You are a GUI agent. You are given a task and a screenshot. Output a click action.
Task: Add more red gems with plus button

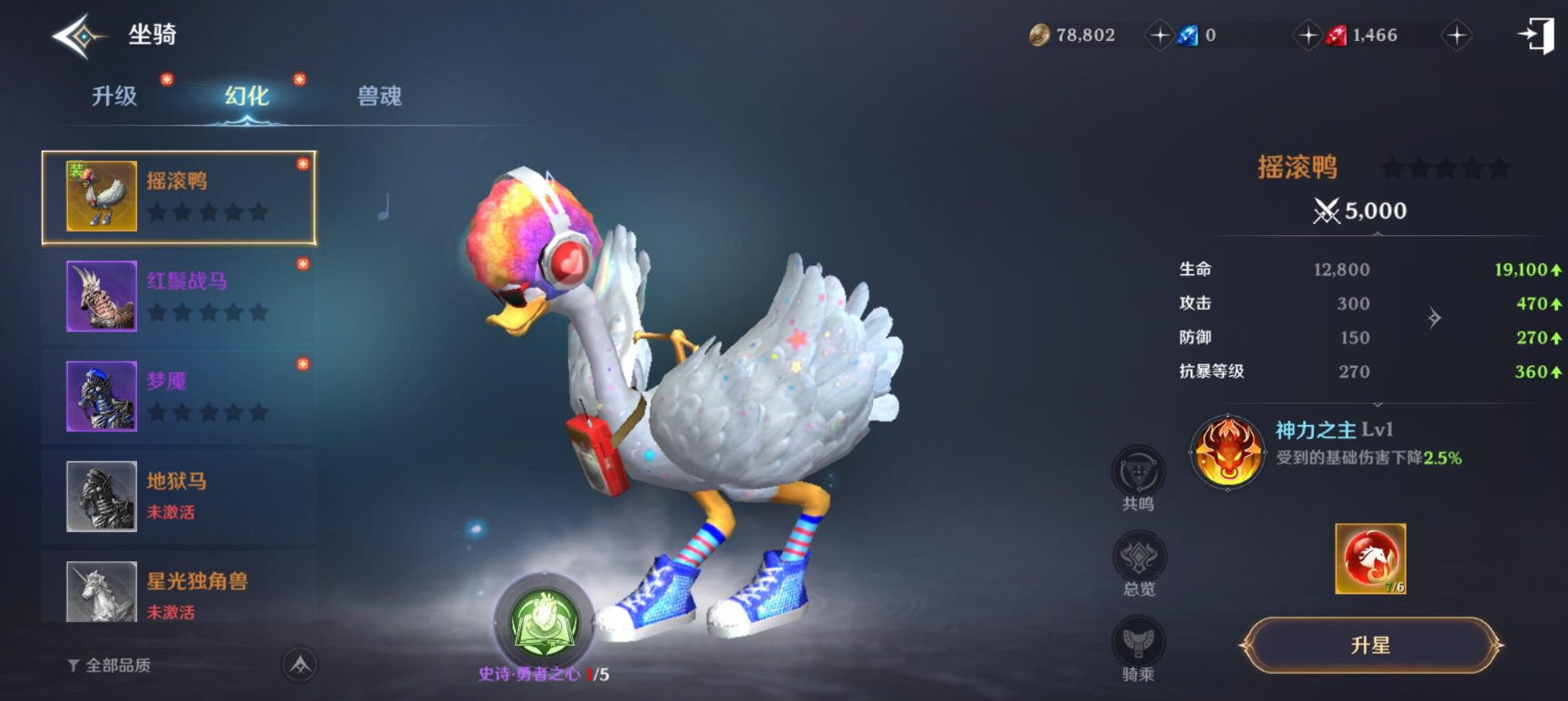tap(1456, 35)
